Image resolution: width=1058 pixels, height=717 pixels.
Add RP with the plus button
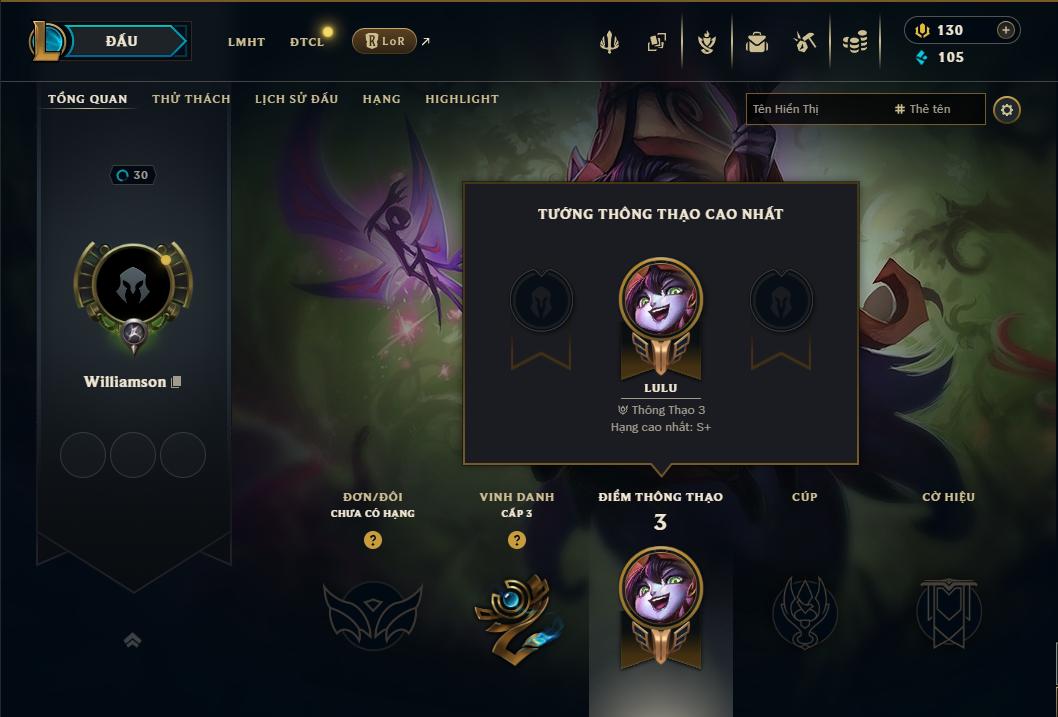tap(1006, 30)
